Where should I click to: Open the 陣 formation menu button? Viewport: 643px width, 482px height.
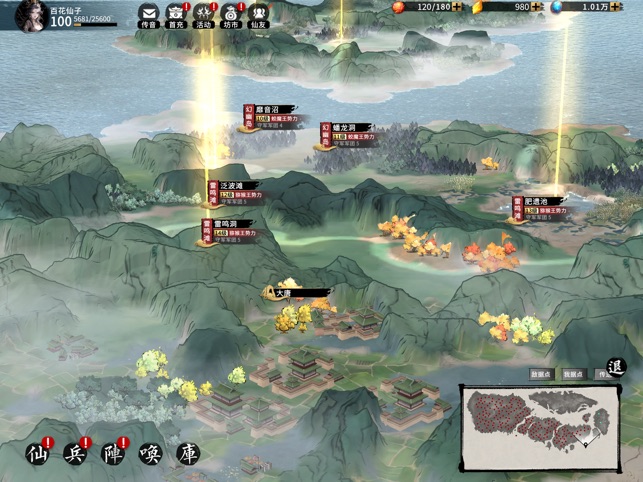[113, 454]
